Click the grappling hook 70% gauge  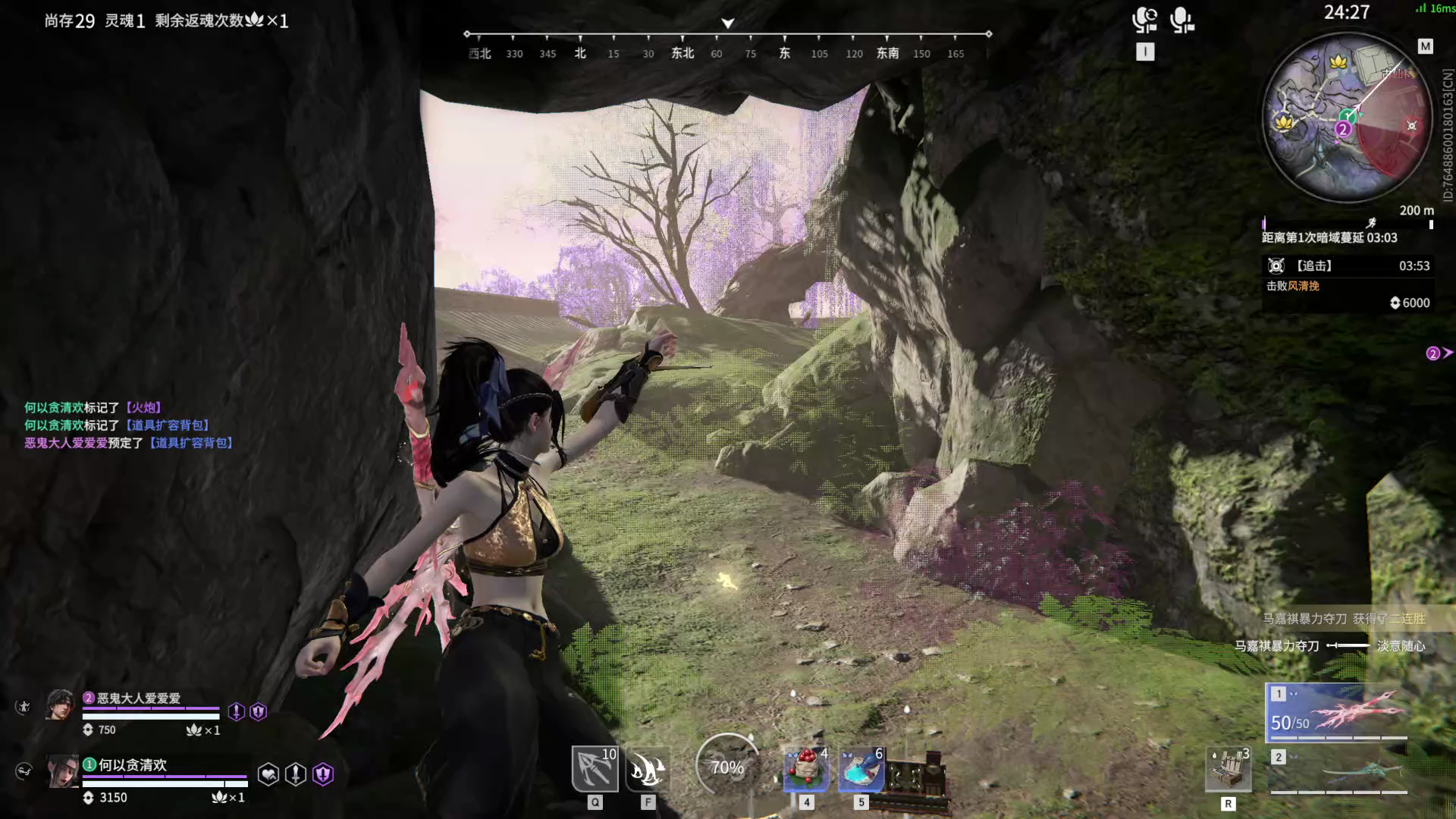[x=726, y=767]
